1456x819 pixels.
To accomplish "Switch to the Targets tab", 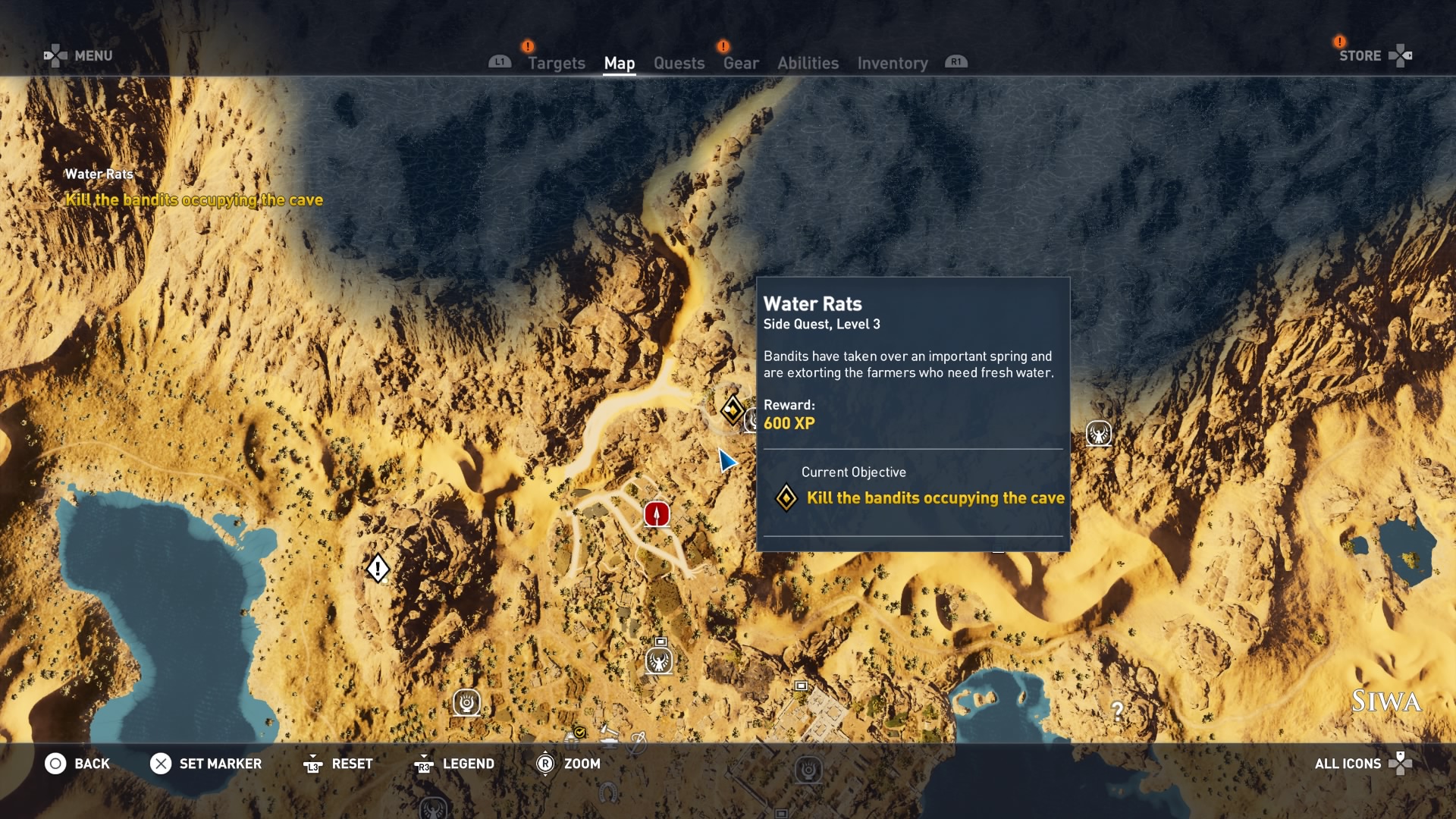I will coord(556,63).
